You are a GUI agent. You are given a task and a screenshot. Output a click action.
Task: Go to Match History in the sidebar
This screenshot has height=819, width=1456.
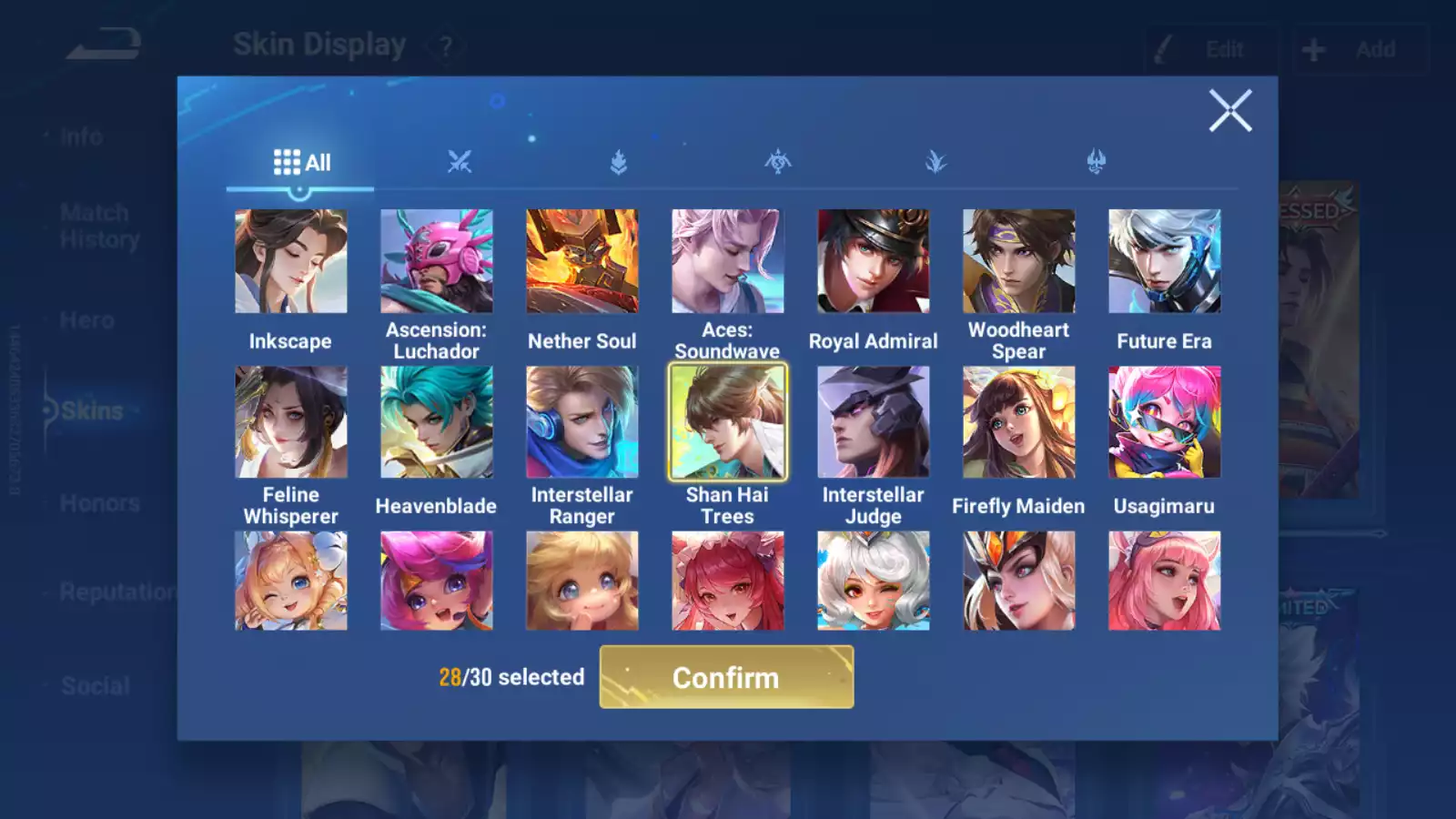pyautogui.click(x=94, y=225)
